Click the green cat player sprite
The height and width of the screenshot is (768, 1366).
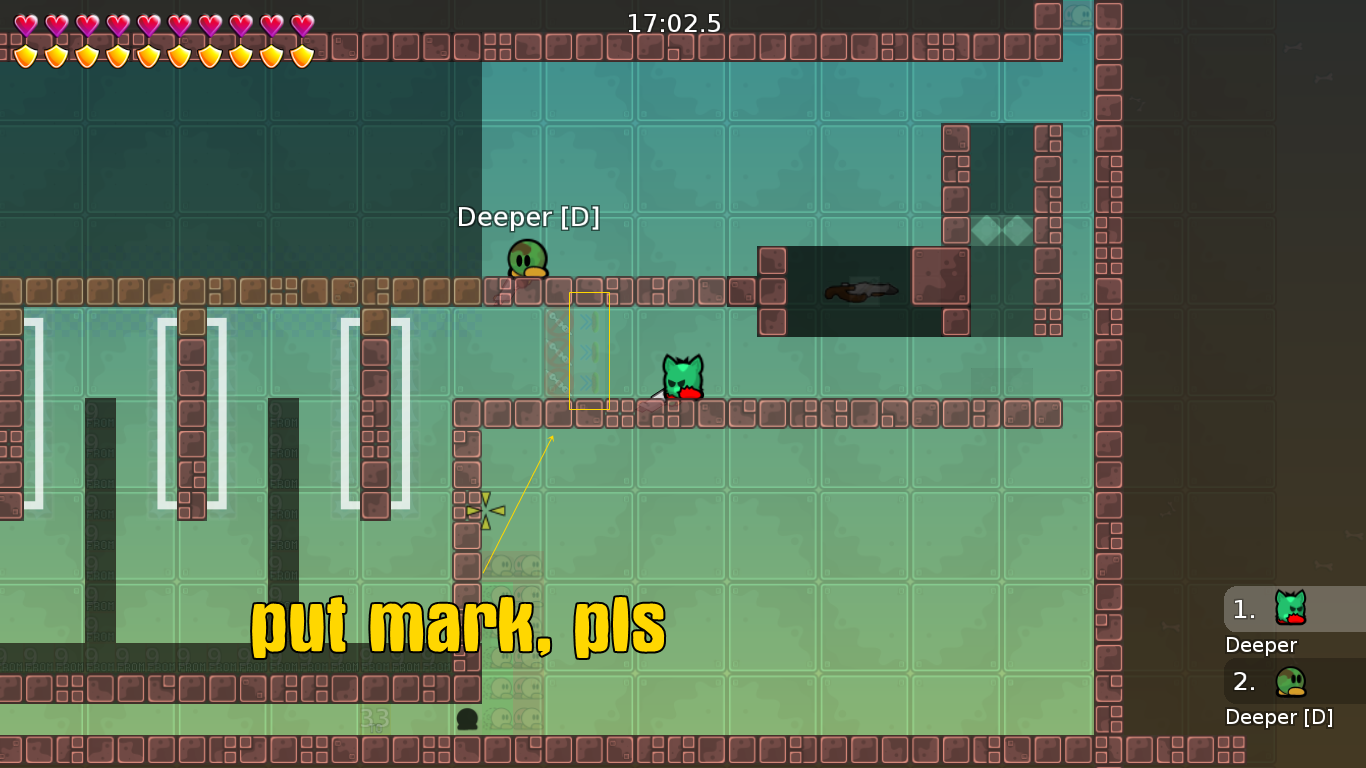pos(683,375)
